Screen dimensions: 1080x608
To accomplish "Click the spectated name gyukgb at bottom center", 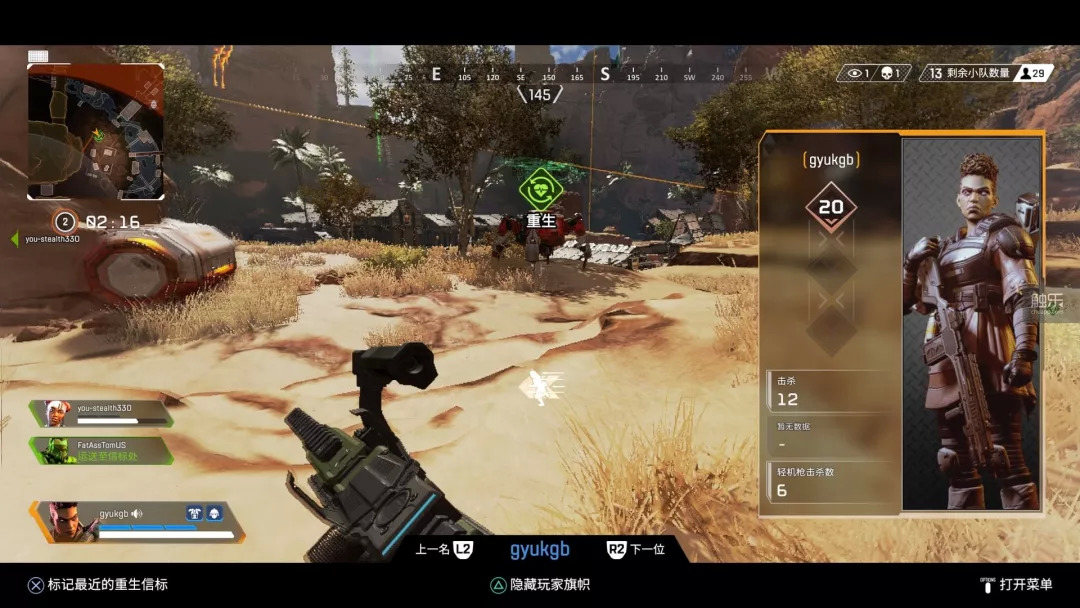I will coord(540,549).
